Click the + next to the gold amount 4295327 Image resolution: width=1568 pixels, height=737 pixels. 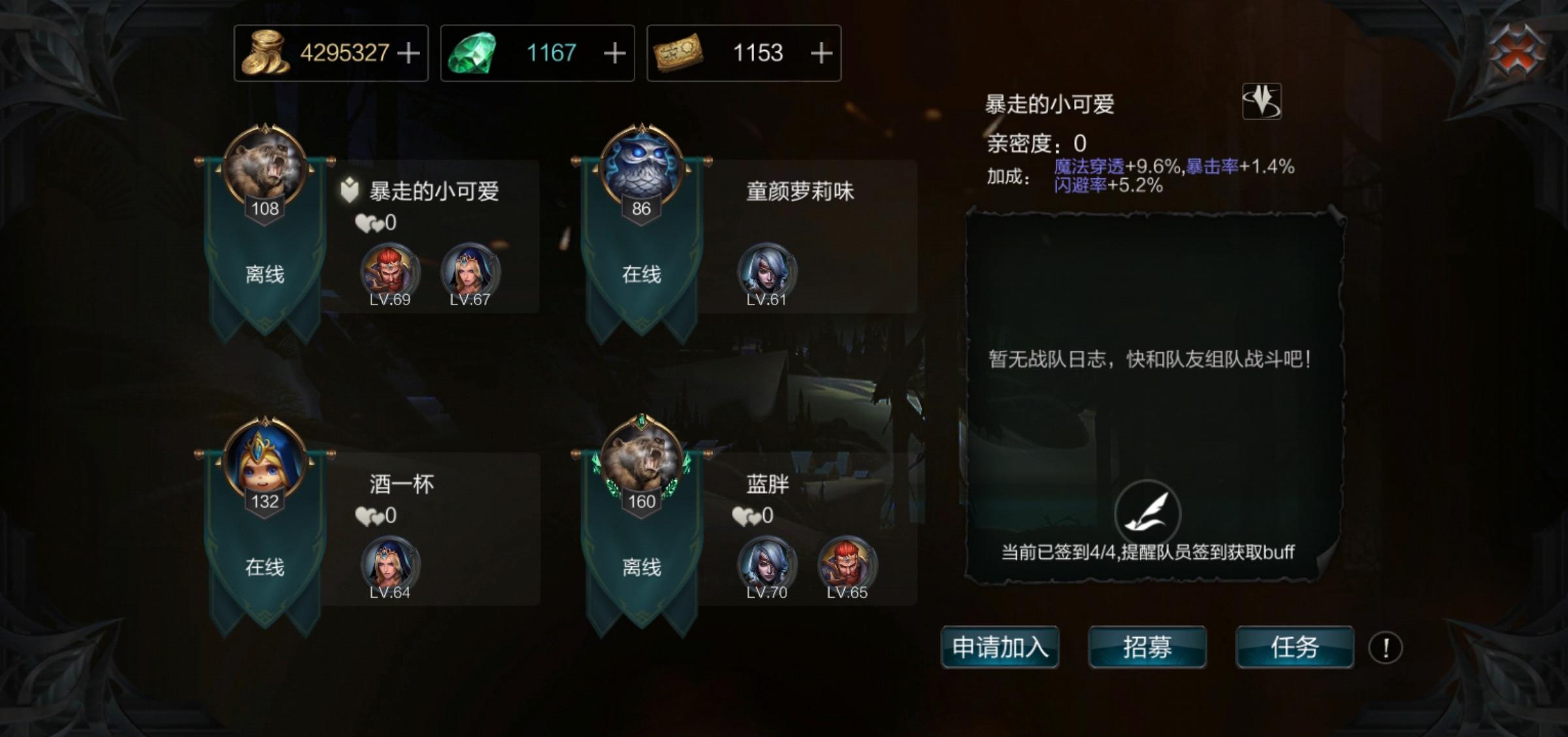pos(410,54)
